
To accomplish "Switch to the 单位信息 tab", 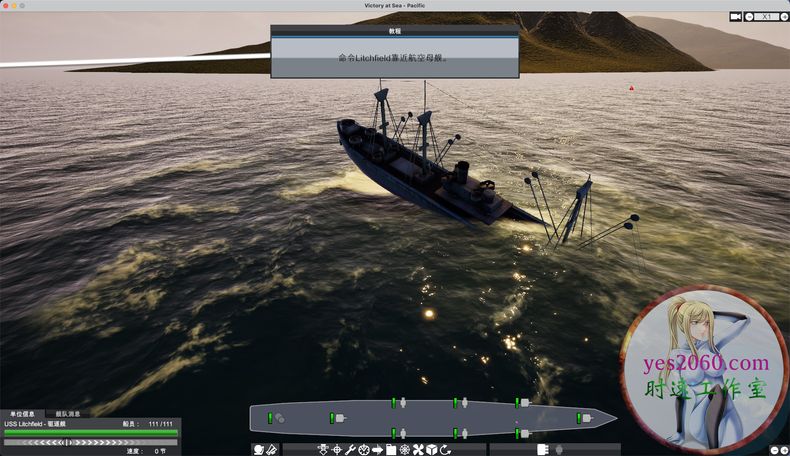I will [22, 413].
